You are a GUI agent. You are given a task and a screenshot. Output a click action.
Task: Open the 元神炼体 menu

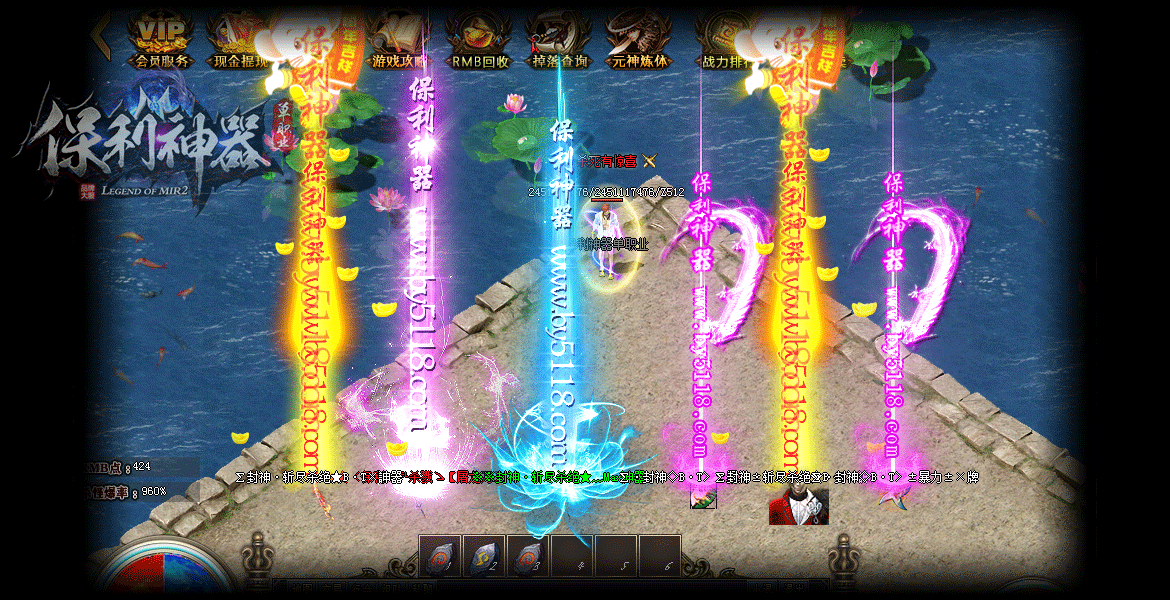pyautogui.click(x=640, y=40)
